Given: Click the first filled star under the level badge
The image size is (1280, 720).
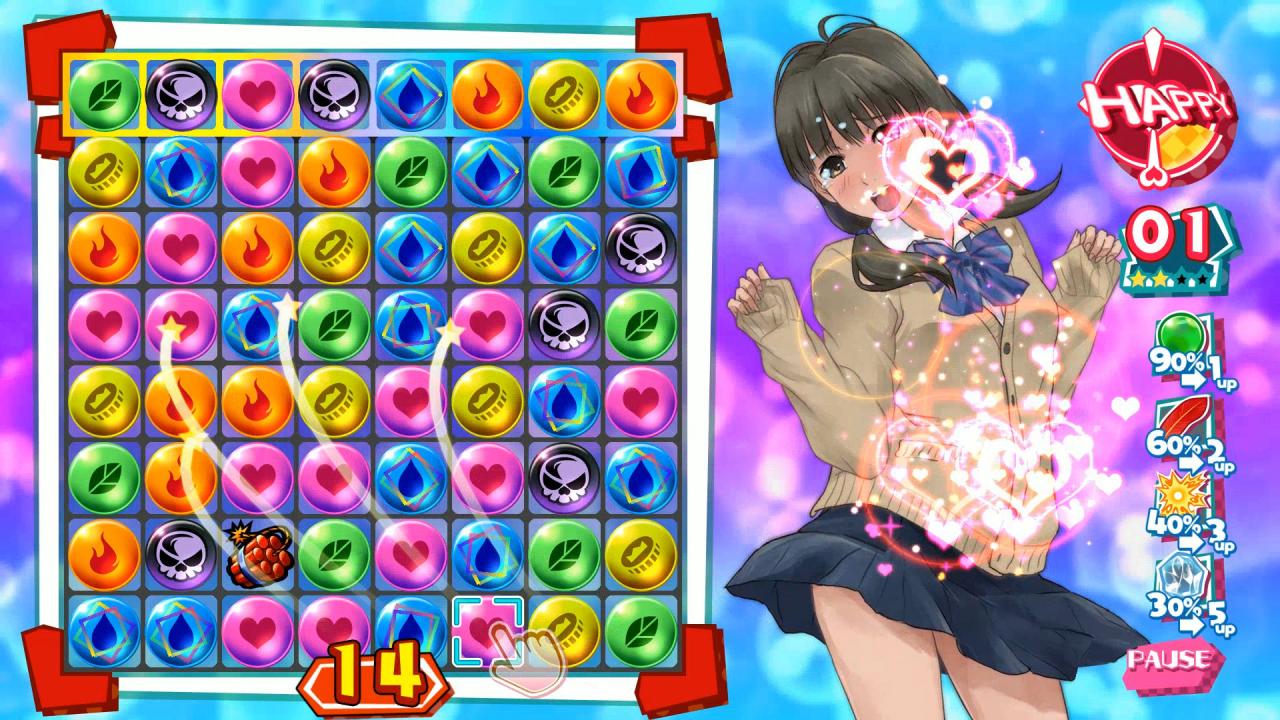Looking at the screenshot, I should click(1137, 278).
